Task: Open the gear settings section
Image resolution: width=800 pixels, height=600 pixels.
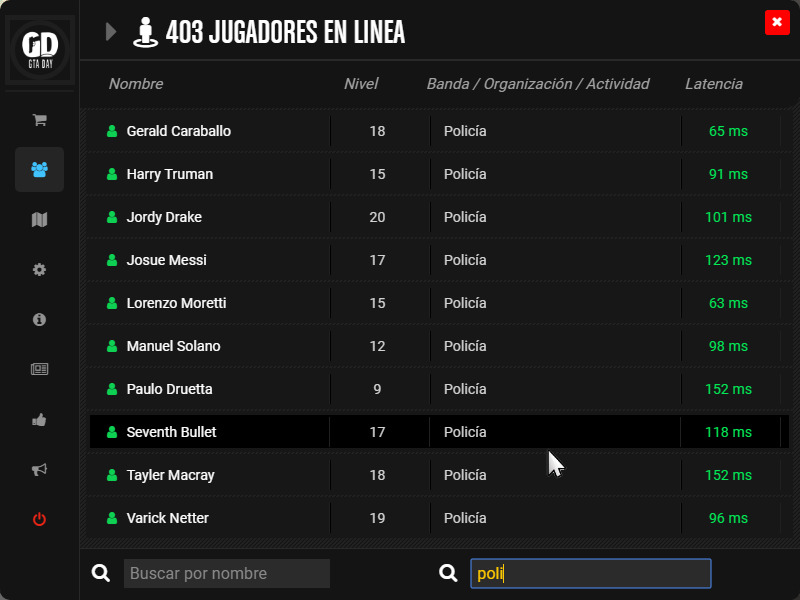Action: click(x=40, y=270)
